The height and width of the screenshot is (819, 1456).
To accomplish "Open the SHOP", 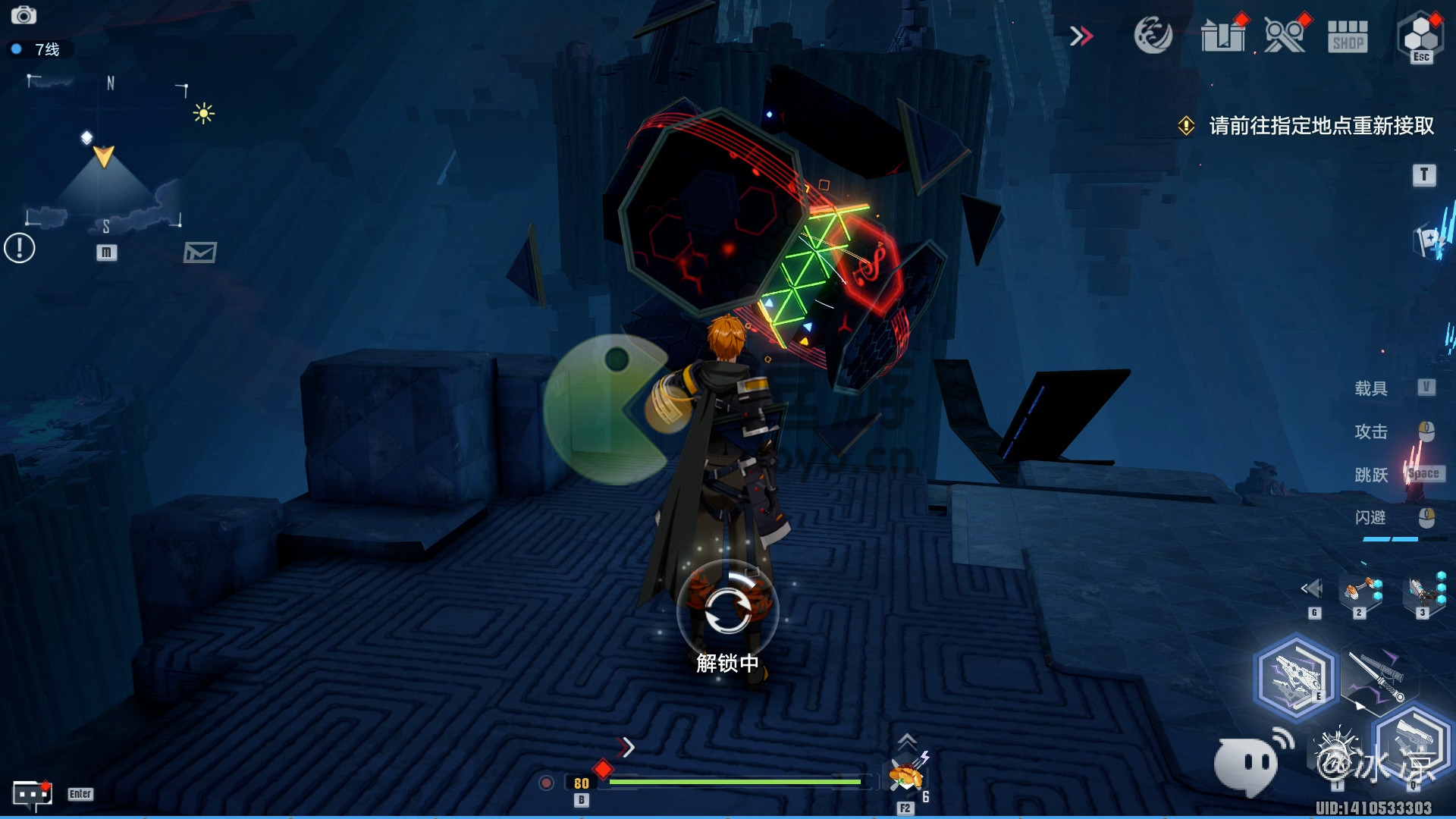I will (x=1348, y=36).
